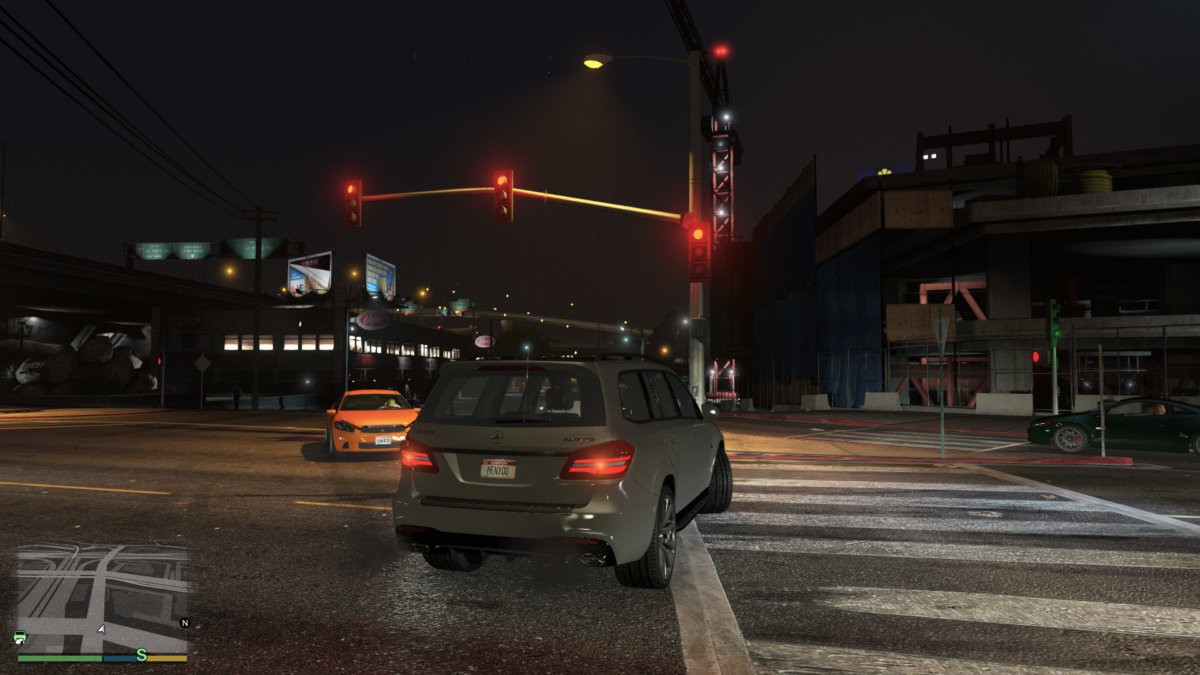The image size is (1200, 675).
Task: Click the green S marker on minimap
Action: coord(142,655)
